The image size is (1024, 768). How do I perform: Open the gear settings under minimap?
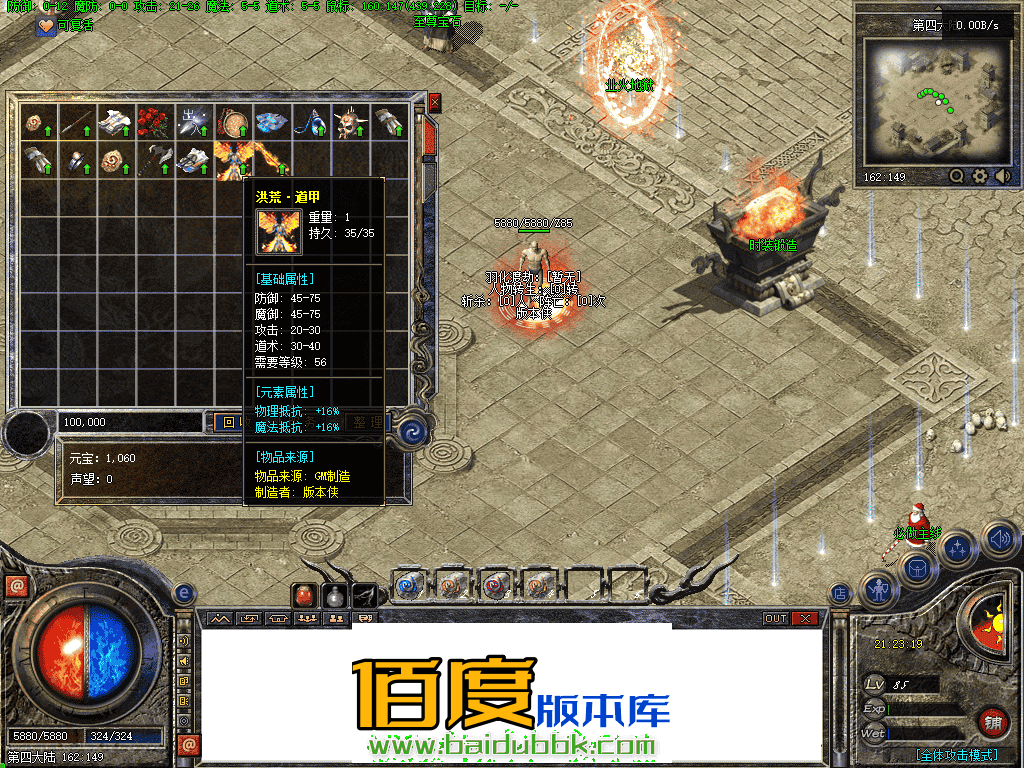[x=980, y=176]
